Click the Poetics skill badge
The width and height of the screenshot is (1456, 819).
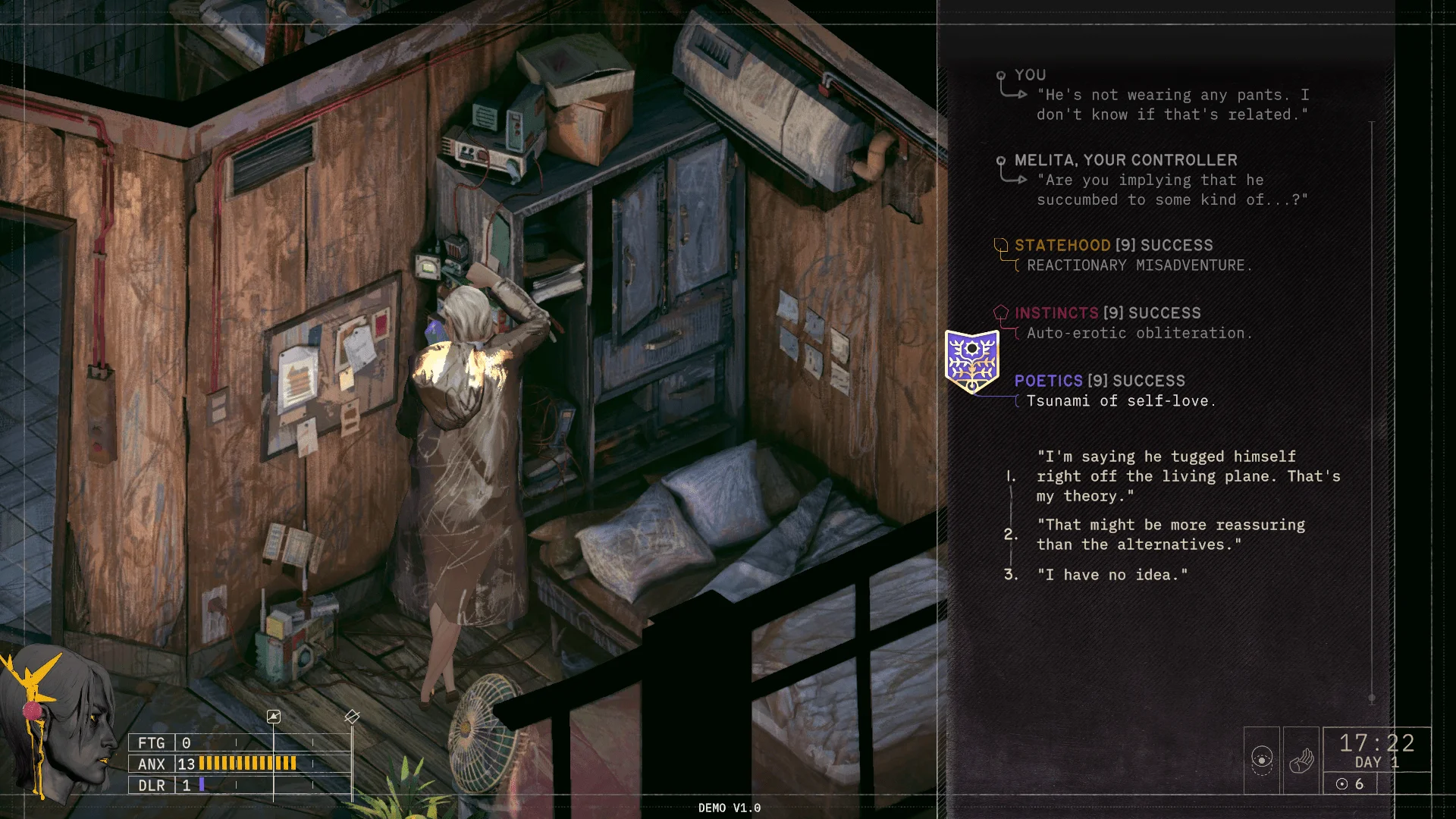click(x=971, y=361)
